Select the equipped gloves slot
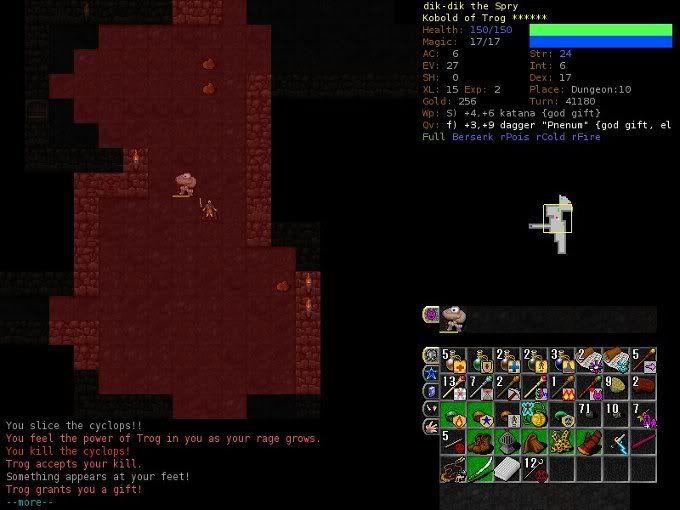Image resolution: width=680 pixels, height=510 pixels. coord(588,442)
